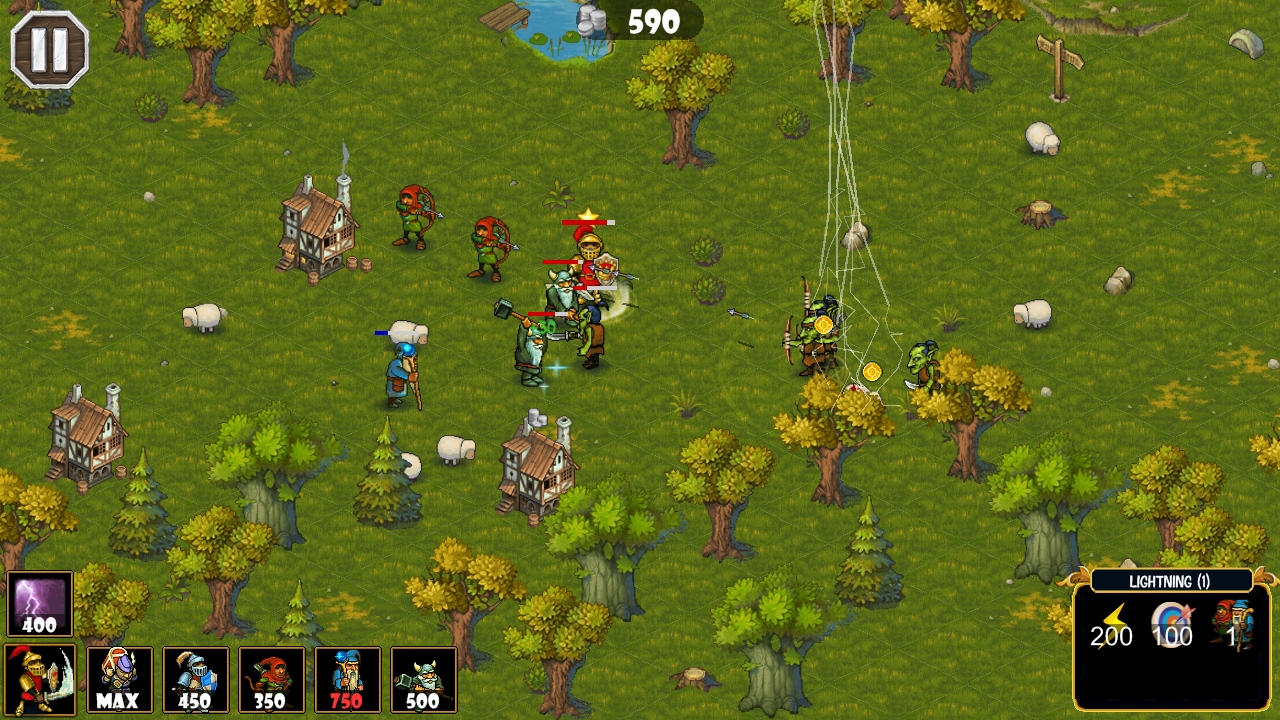This screenshot has width=1280, height=720.
Task: Click the lightning bolt damage icon showing 200
Action: [1113, 630]
